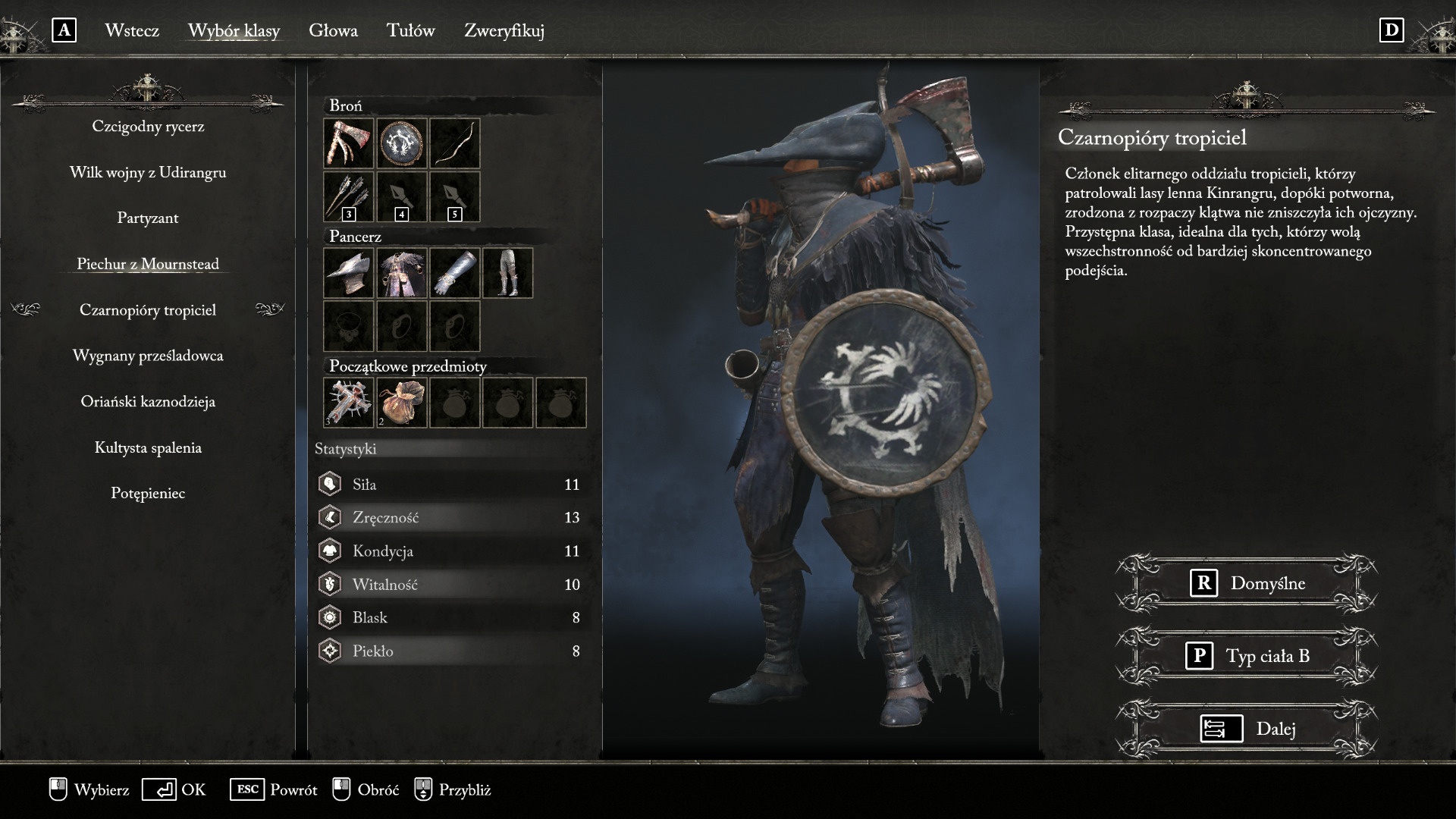Inspect the leather pouch starting item

pyautogui.click(x=402, y=403)
